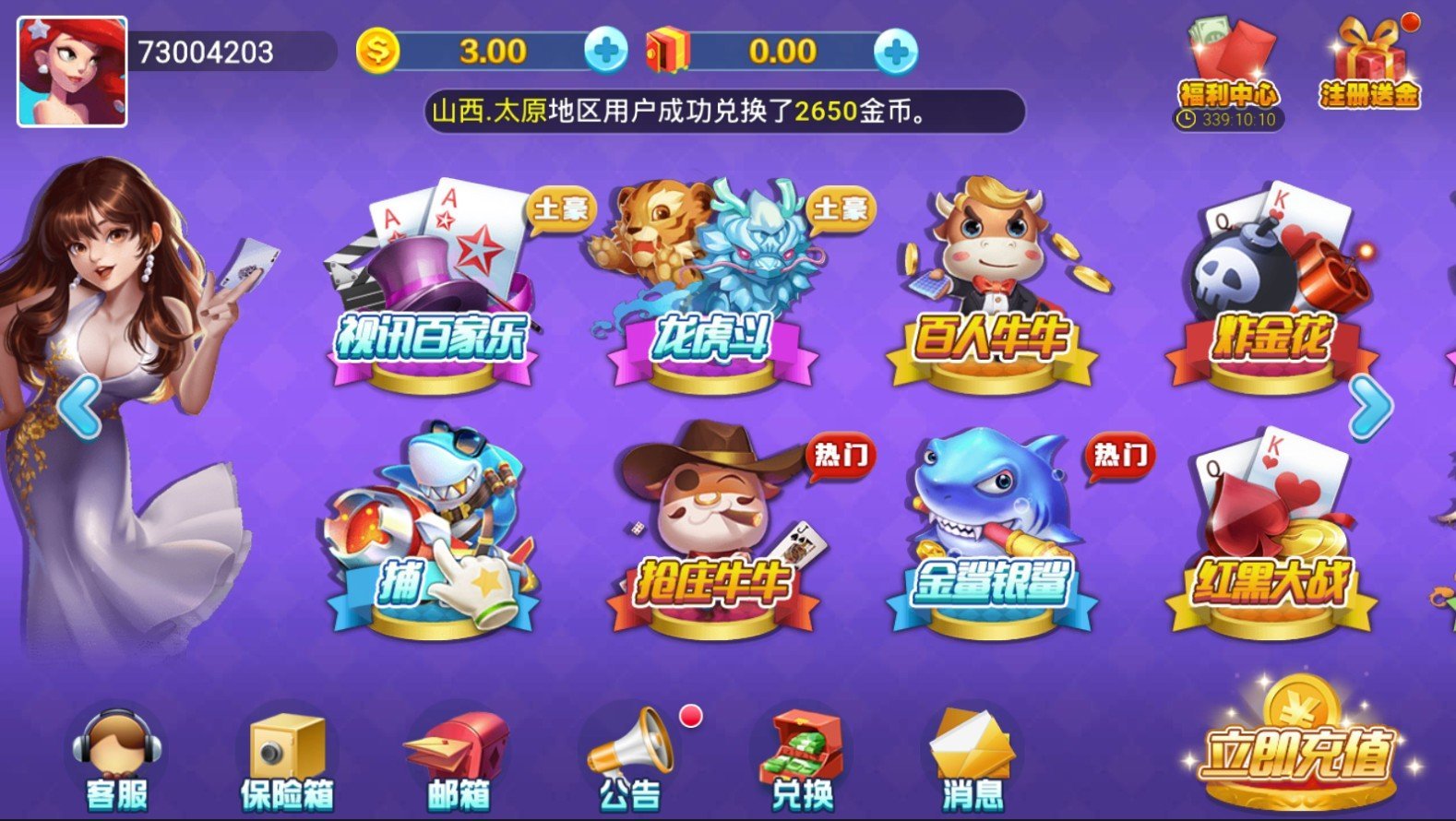
Task: Read 消息 messages
Action: point(973,758)
